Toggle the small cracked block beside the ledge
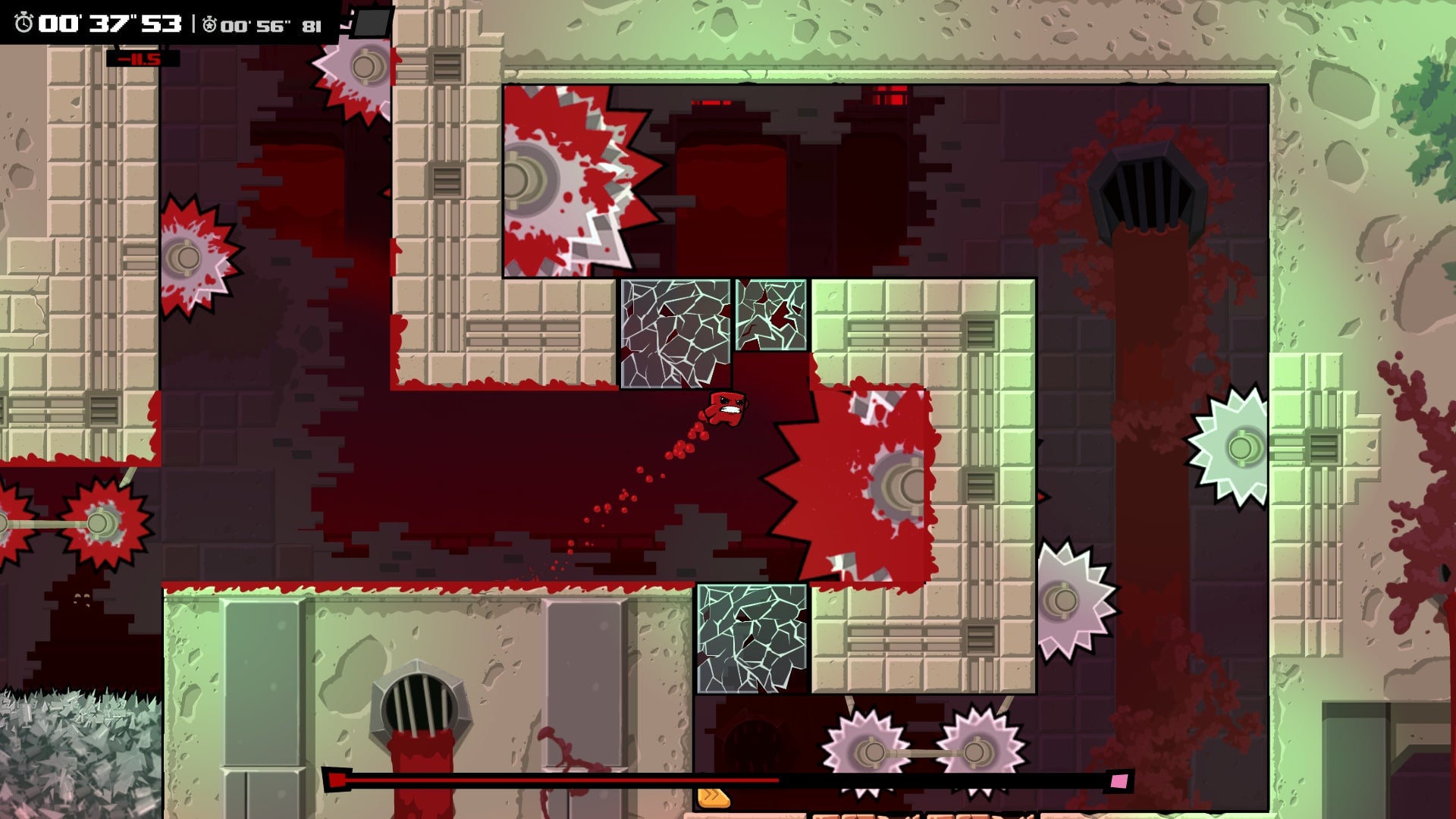1456x819 pixels. (x=770, y=315)
